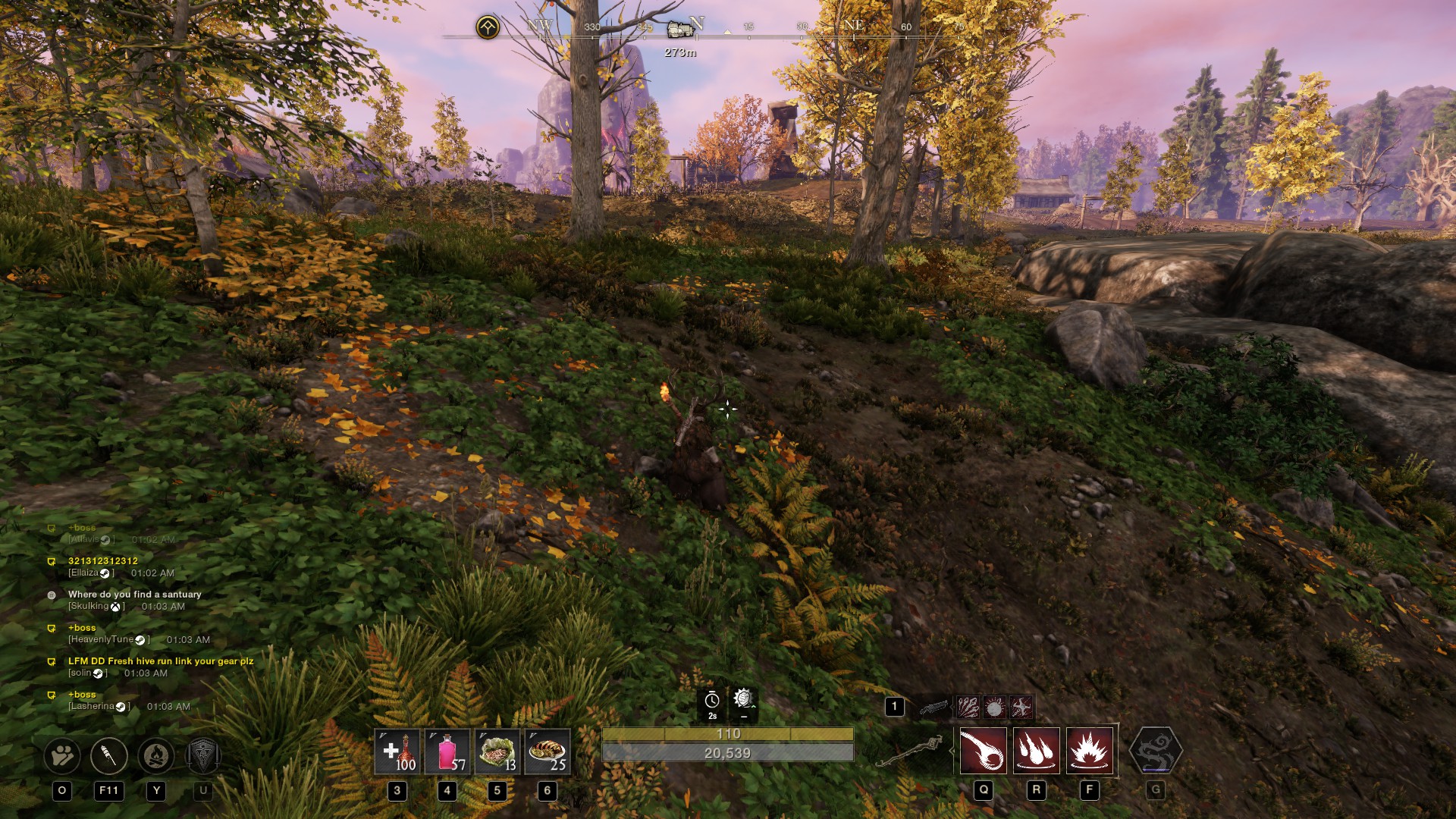The image size is (1456, 819).
Task: Open the 'LFM DD Fresh hive run' chat message
Action: [x=161, y=661]
